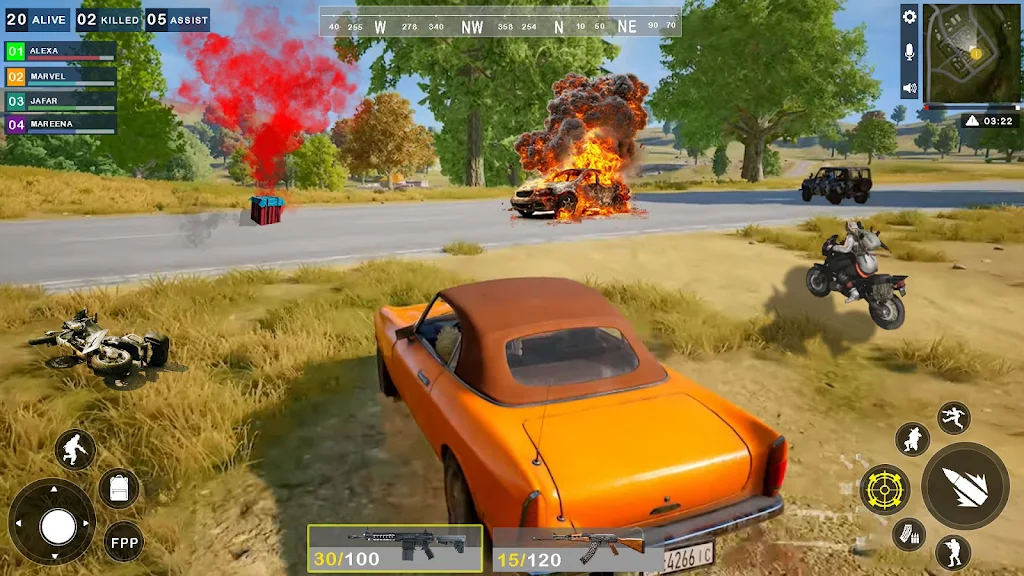
Task: Select the assault rifle slot with 30/100 ammo
Action: tap(394, 549)
